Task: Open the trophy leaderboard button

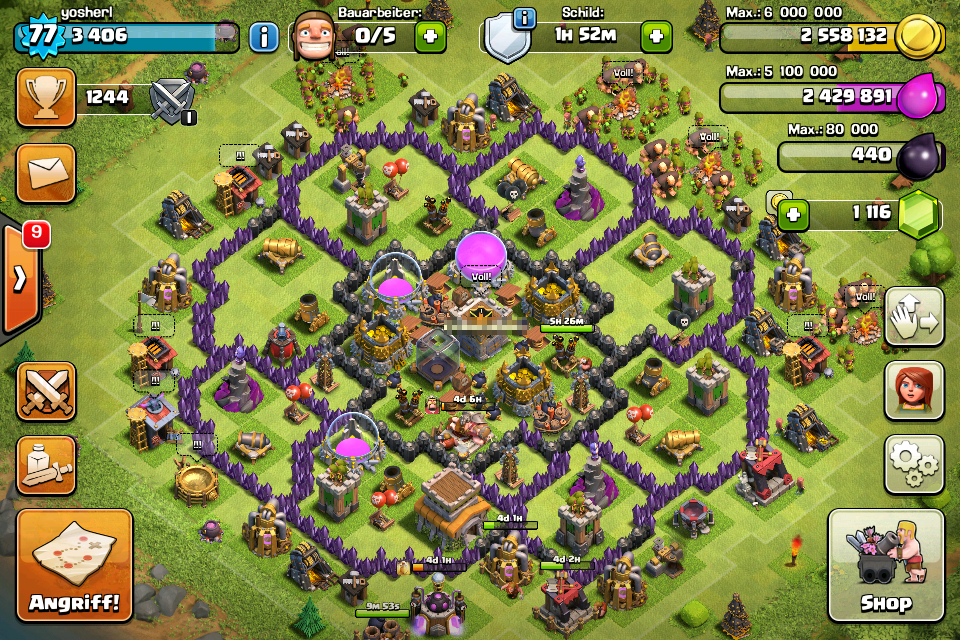Action: [46, 97]
